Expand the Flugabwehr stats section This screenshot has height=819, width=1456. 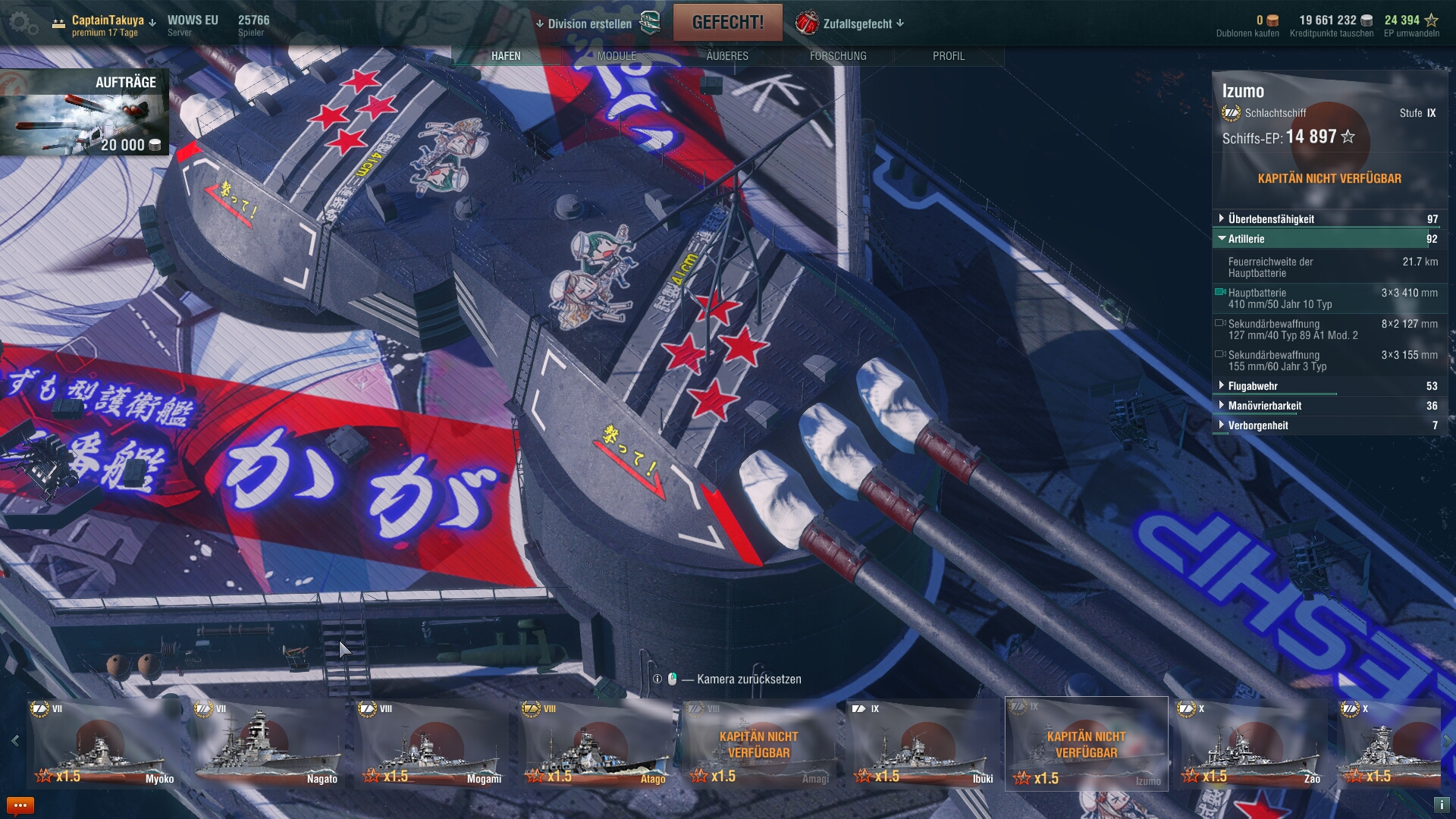1253,386
